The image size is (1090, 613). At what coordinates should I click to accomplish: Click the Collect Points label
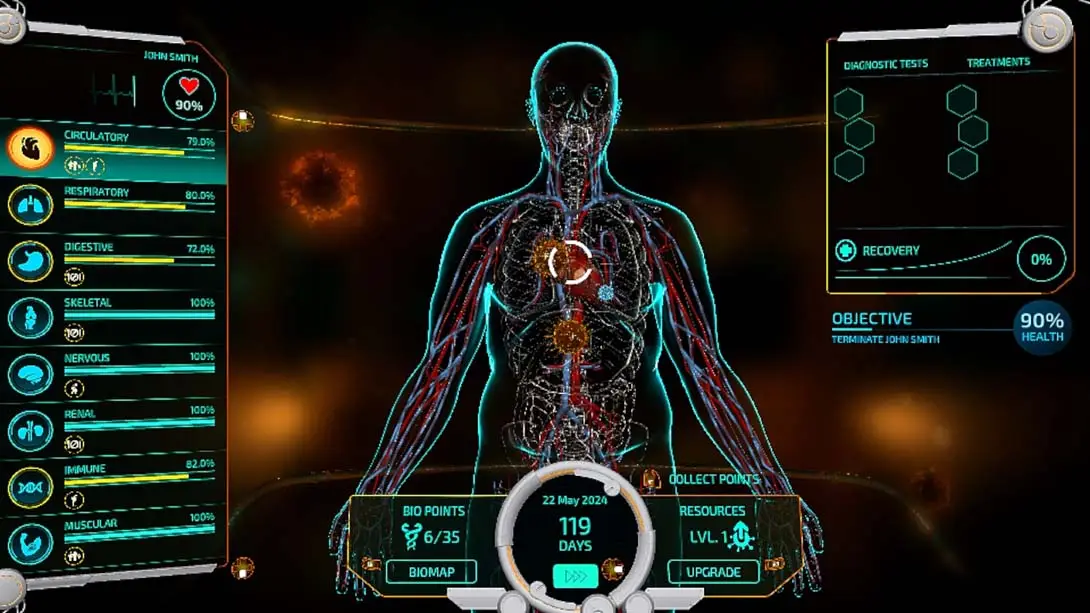714,480
